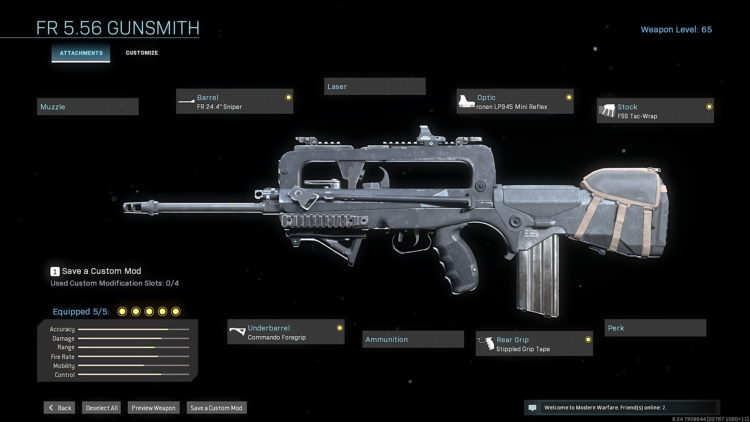
Task: Select the empty Perk slot
Action: click(x=655, y=328)
